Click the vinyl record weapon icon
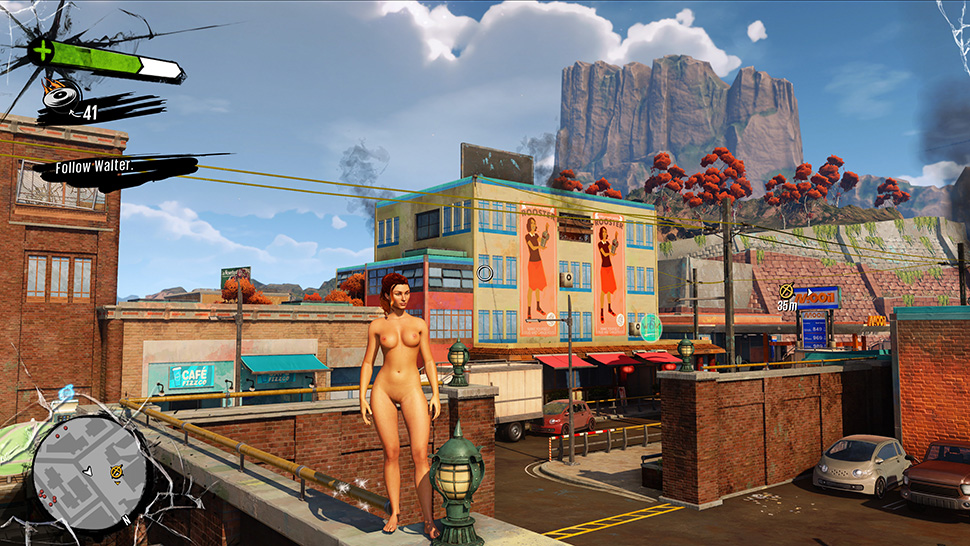970x546 pixels. point(60,96)
